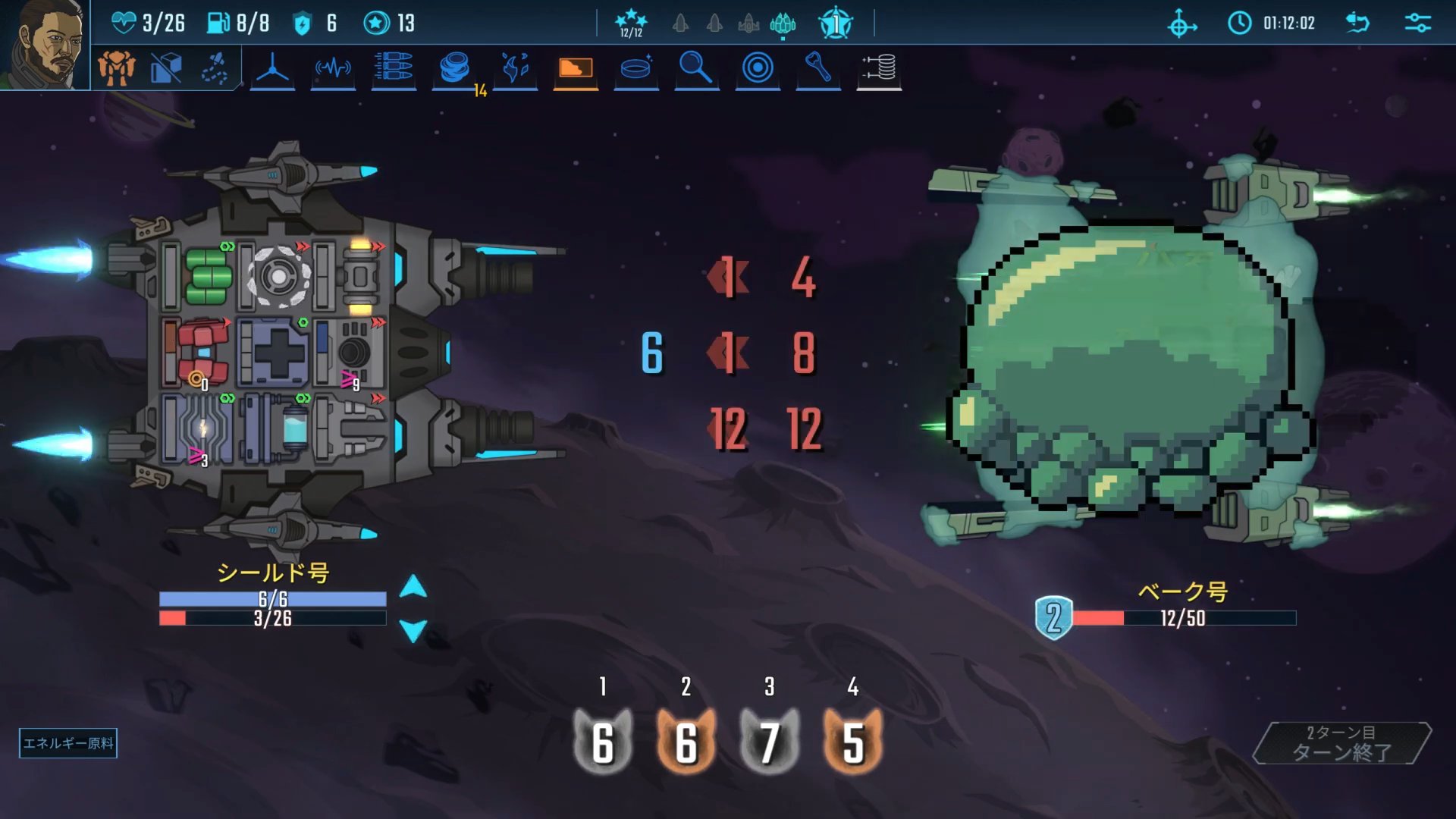
Task: Click the captain portrait
Action: 44,44
